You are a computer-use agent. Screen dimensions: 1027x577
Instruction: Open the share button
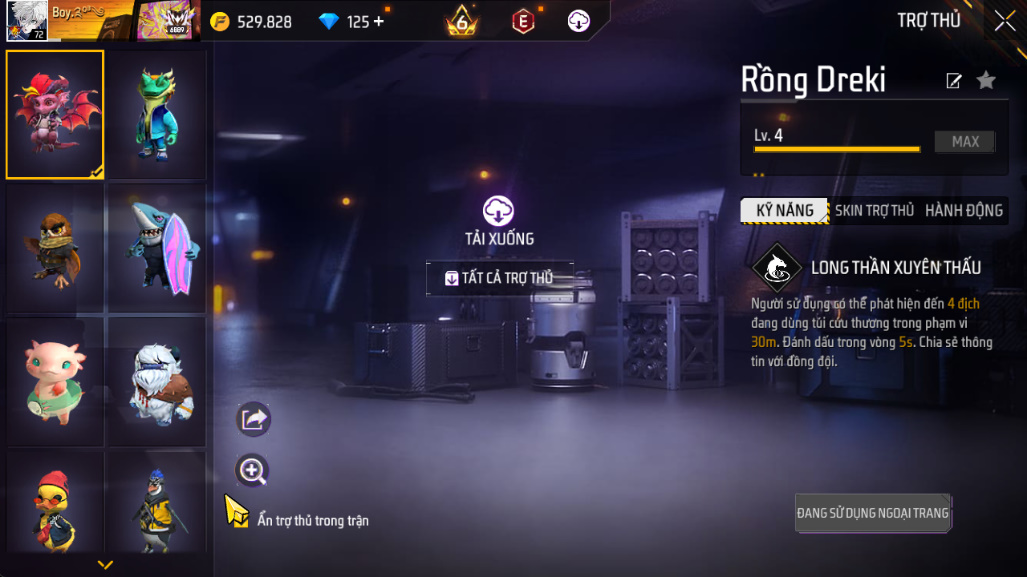coord(253,419)
